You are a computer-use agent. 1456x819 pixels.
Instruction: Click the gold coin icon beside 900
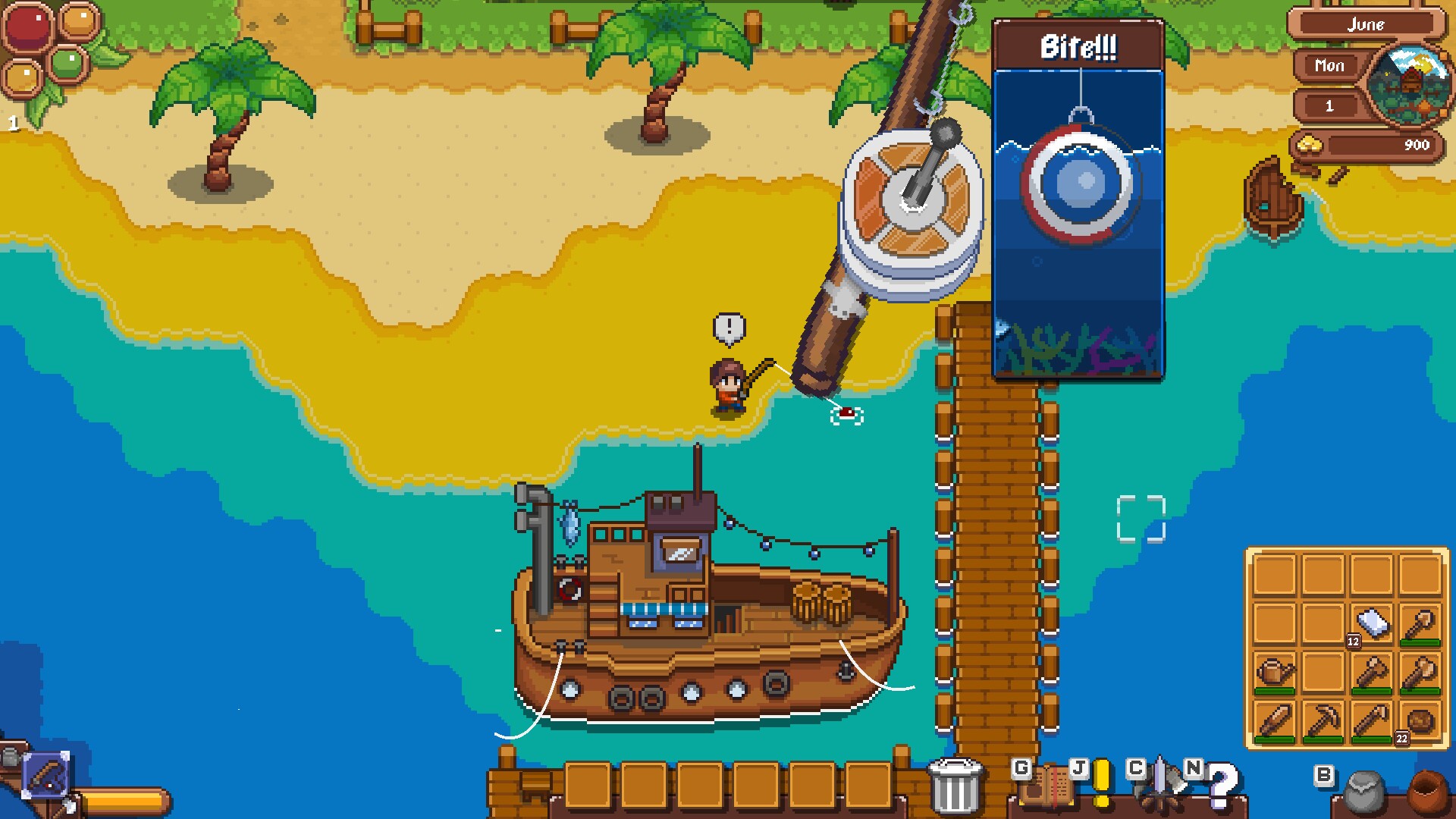(1310, 143)
